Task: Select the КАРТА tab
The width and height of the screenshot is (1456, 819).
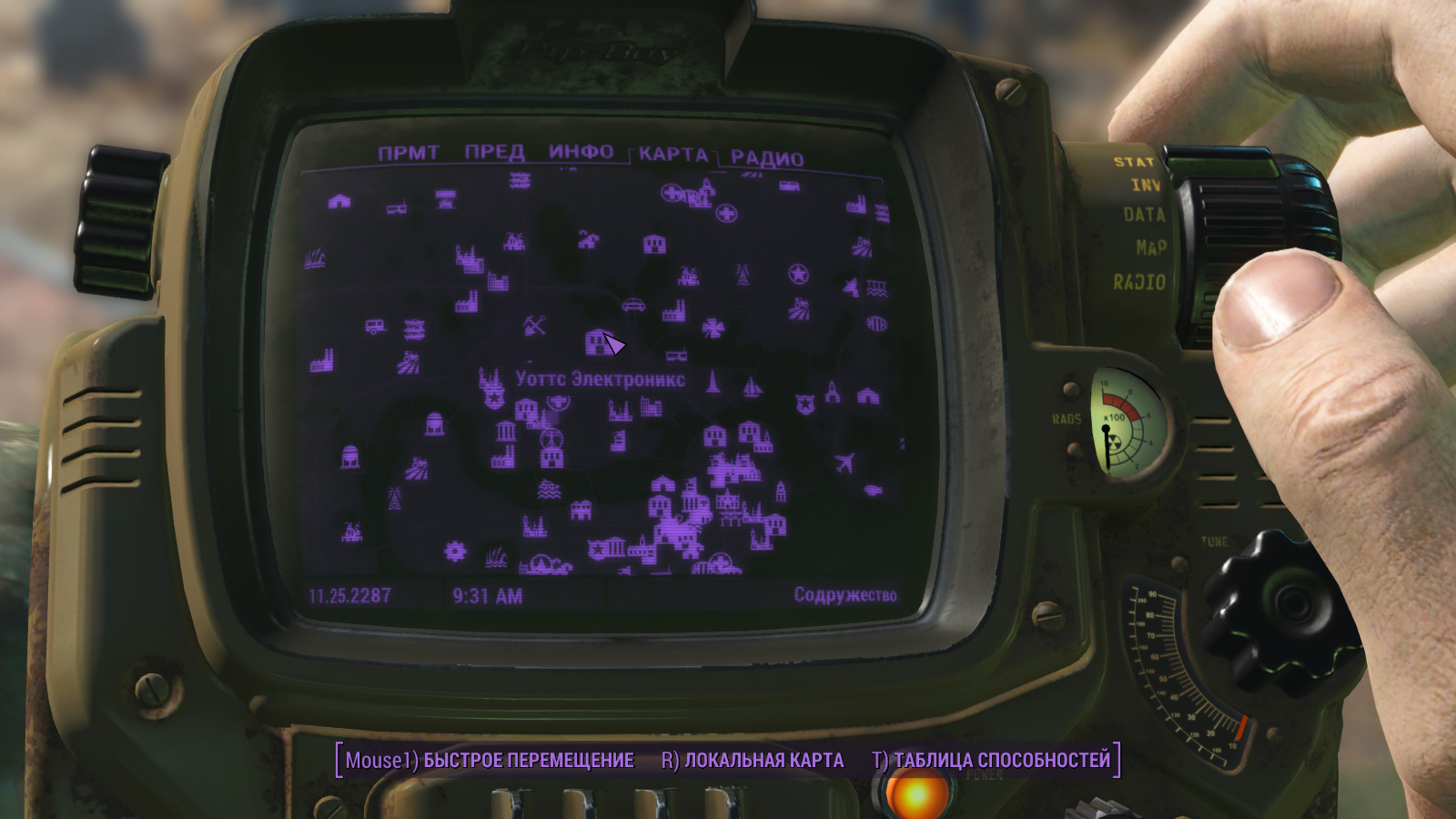Action: point(672,155)
